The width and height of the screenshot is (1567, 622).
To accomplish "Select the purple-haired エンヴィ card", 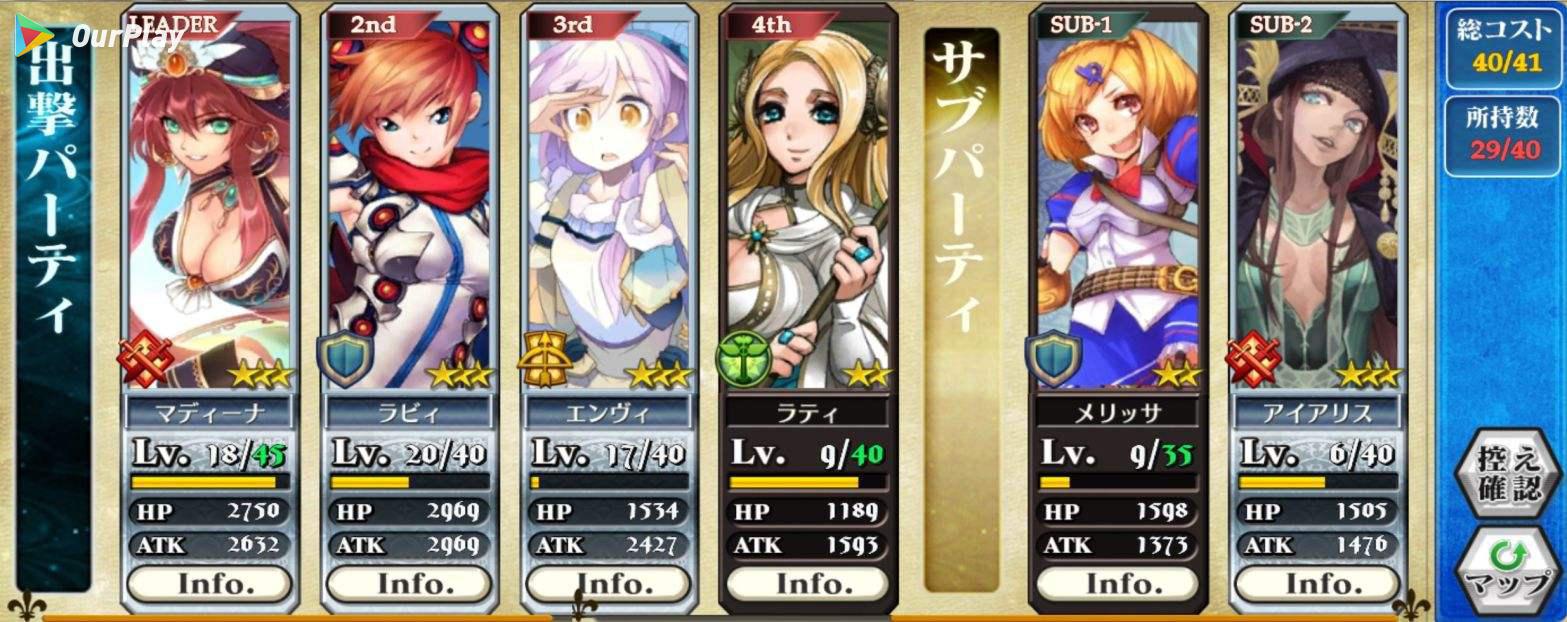I will [608, 200].
